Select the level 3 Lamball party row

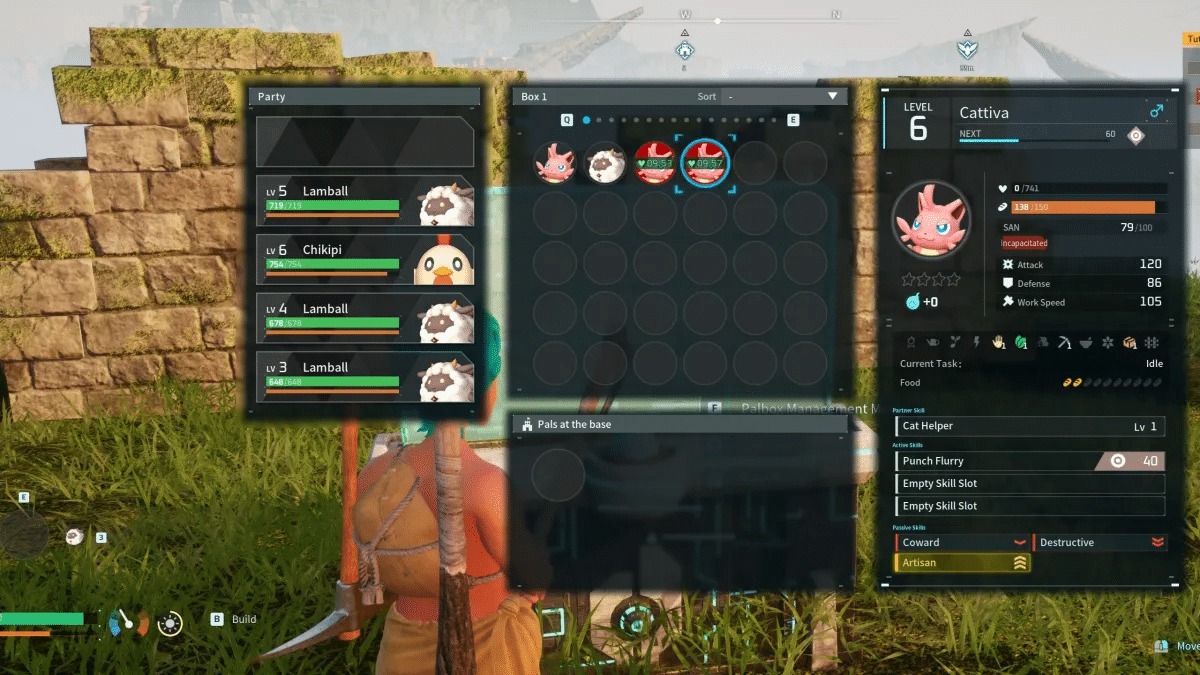click(x=365, y=377)
